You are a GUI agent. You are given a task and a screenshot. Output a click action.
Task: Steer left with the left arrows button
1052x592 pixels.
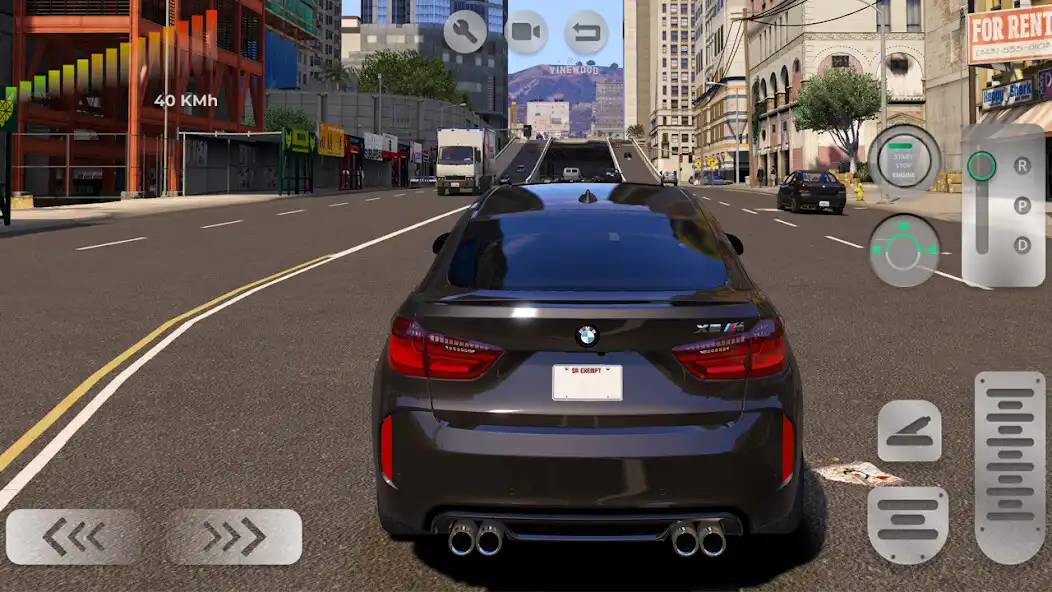(x=73, y=537)
